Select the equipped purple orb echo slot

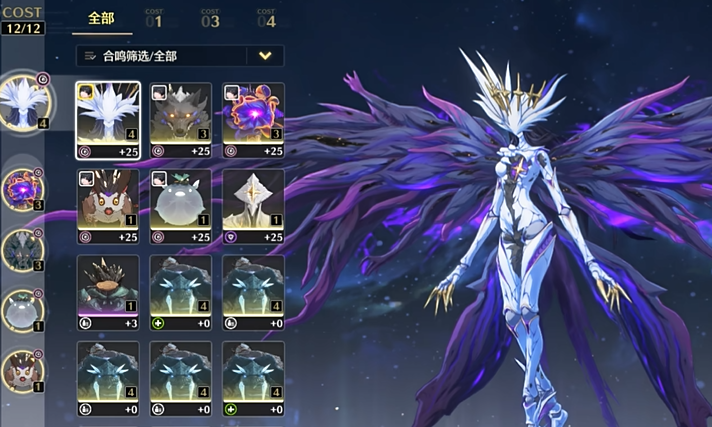coord(22,188)
